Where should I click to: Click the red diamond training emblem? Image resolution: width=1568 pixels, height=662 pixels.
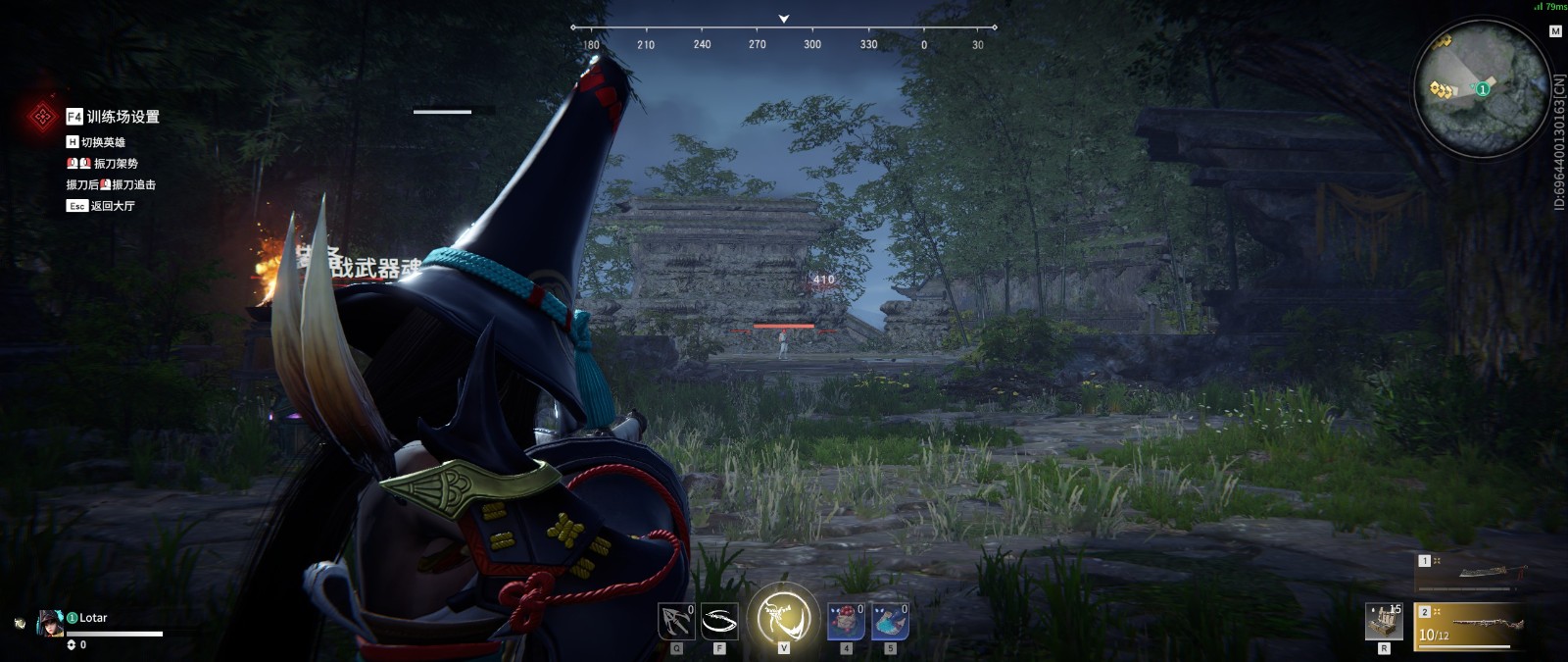click(x=42, y=117)
